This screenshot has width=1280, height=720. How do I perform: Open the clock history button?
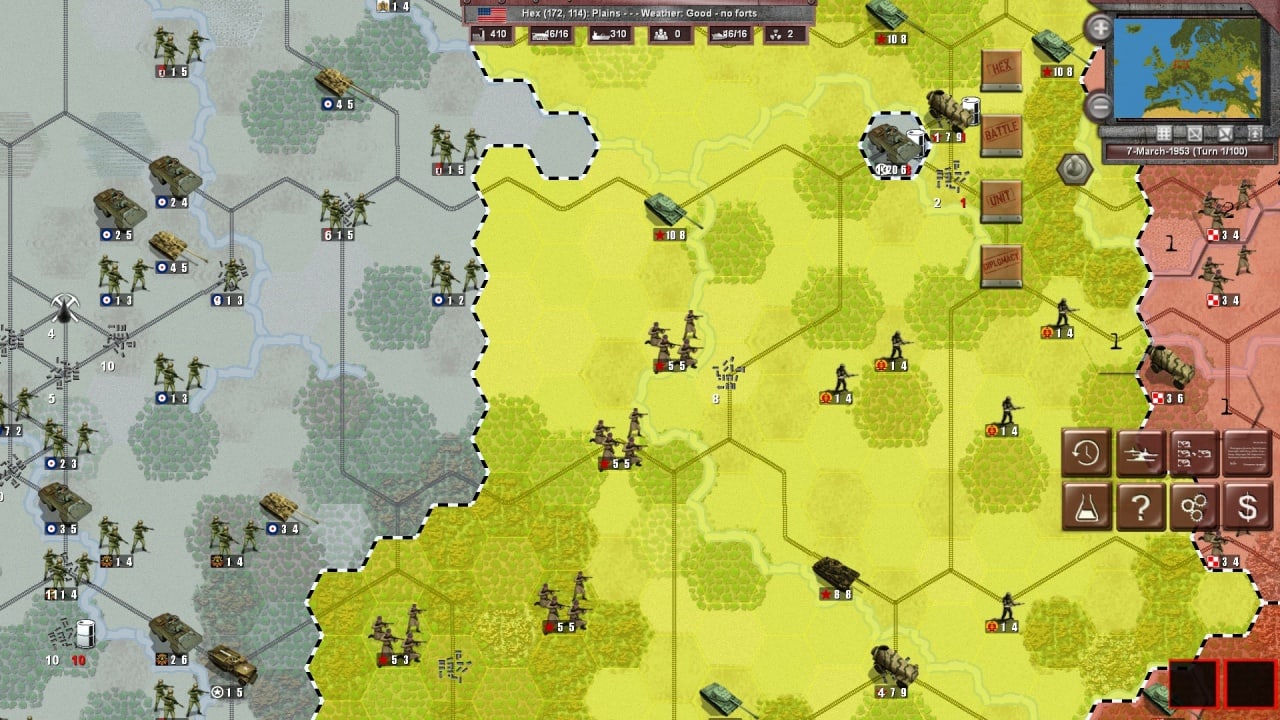(1086, 454)
